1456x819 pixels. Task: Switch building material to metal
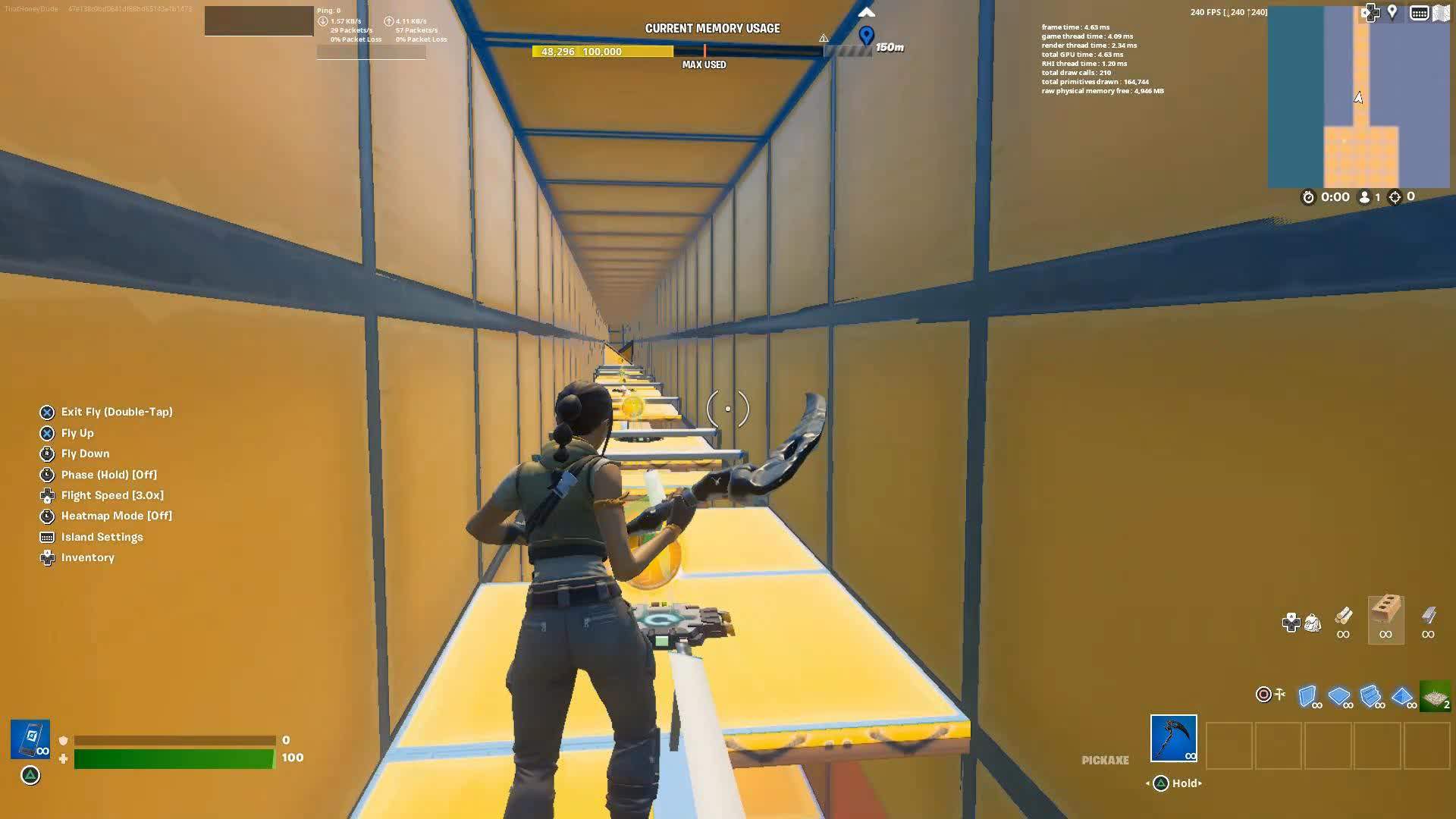[1428, 617]
